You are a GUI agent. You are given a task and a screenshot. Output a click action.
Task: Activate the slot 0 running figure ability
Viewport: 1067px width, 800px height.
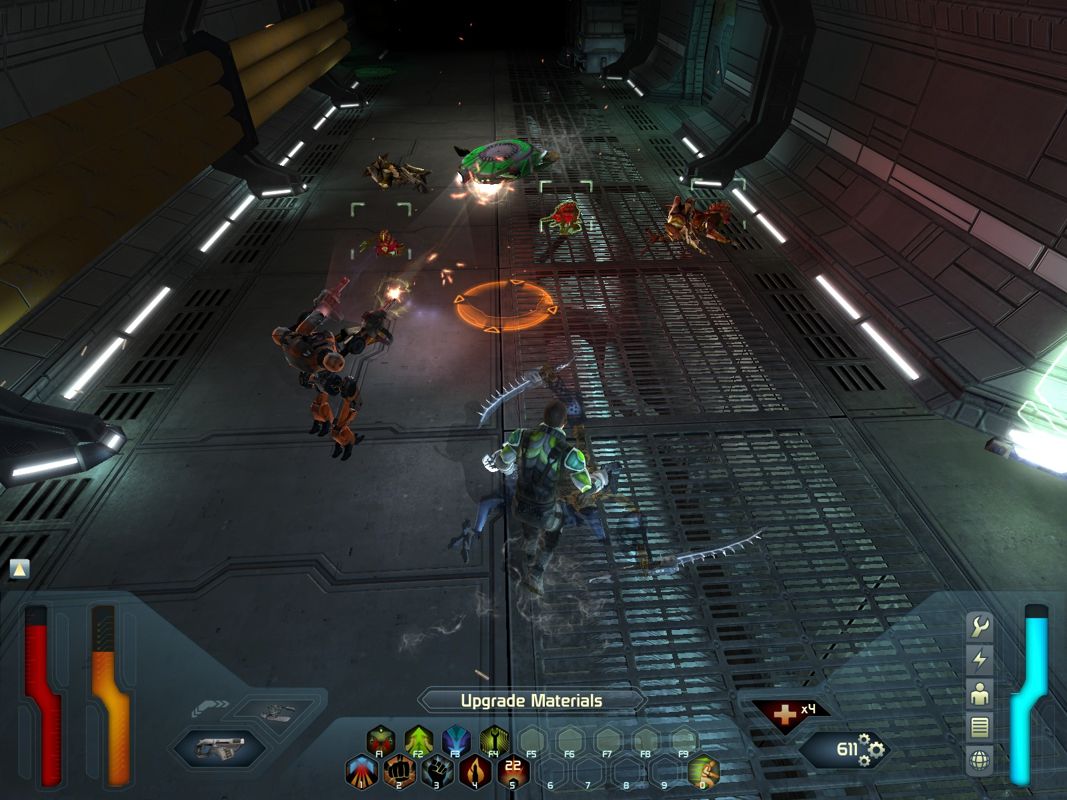[703, 771]
